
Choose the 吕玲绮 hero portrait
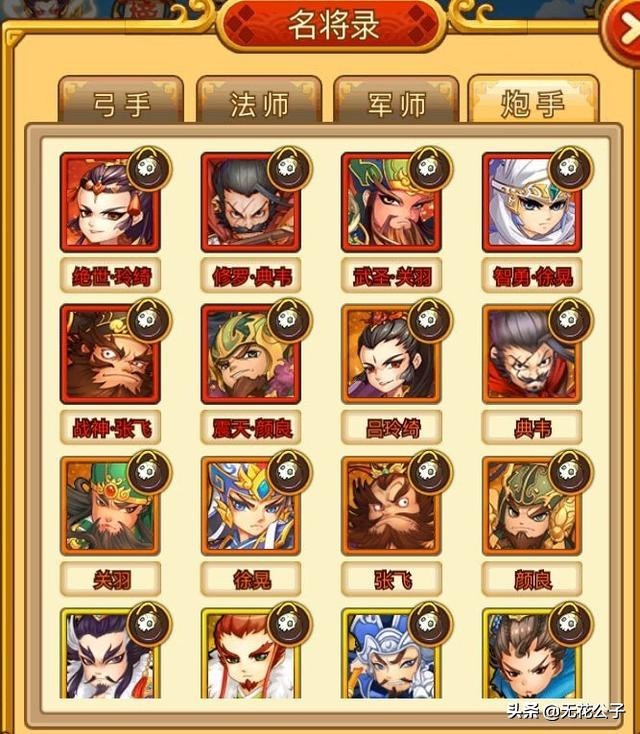coord(389,355)
